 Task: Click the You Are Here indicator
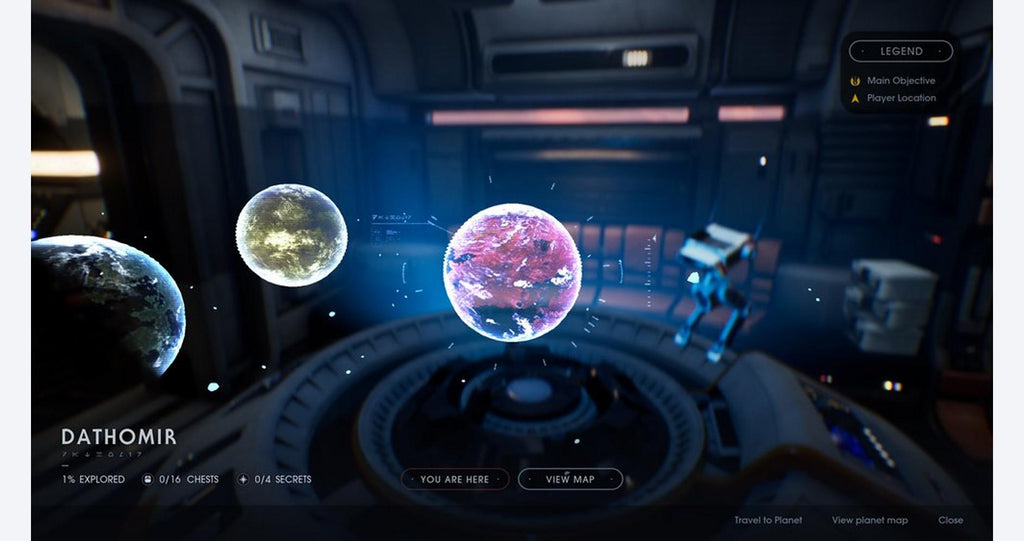tap(455, 479)
